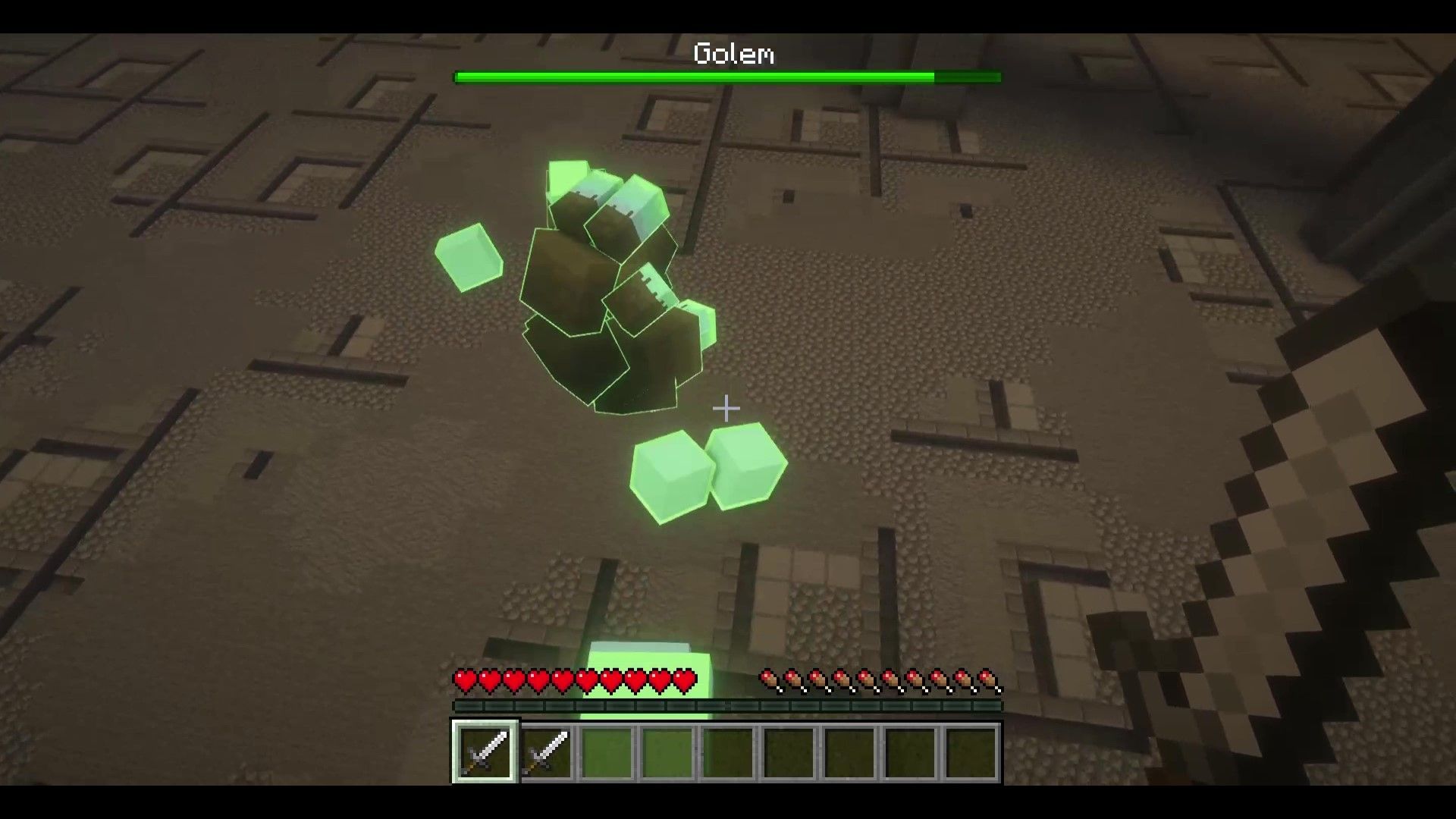The image size is (1456, 819).
Task: Select the first sword in the hotbar
Action: click(485, 753)
